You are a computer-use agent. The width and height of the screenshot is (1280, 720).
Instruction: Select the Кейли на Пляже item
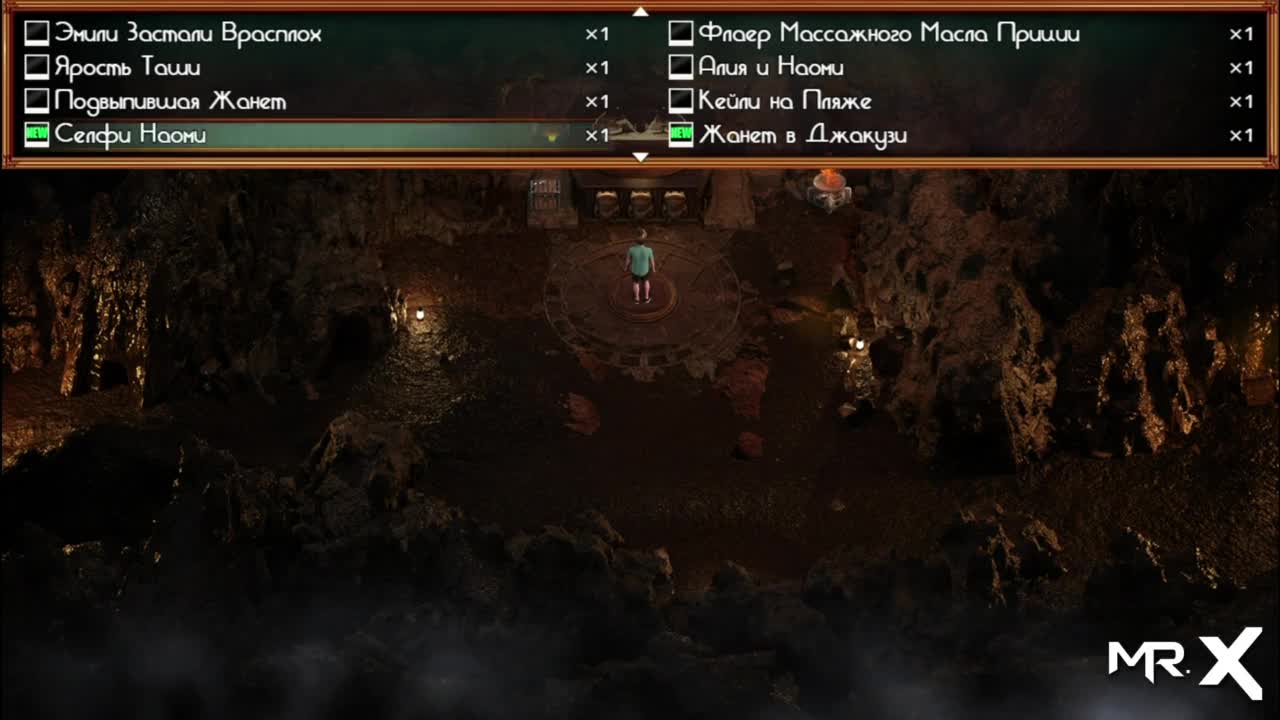click(x=784, y=102)
